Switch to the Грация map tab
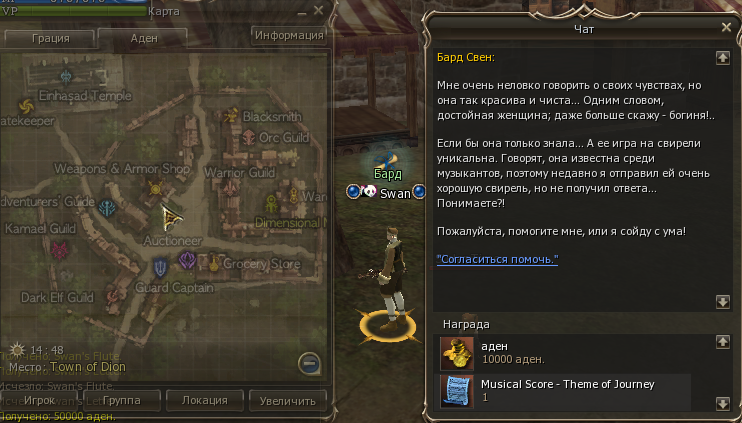742x423 pixels. [x=49, y=37]
